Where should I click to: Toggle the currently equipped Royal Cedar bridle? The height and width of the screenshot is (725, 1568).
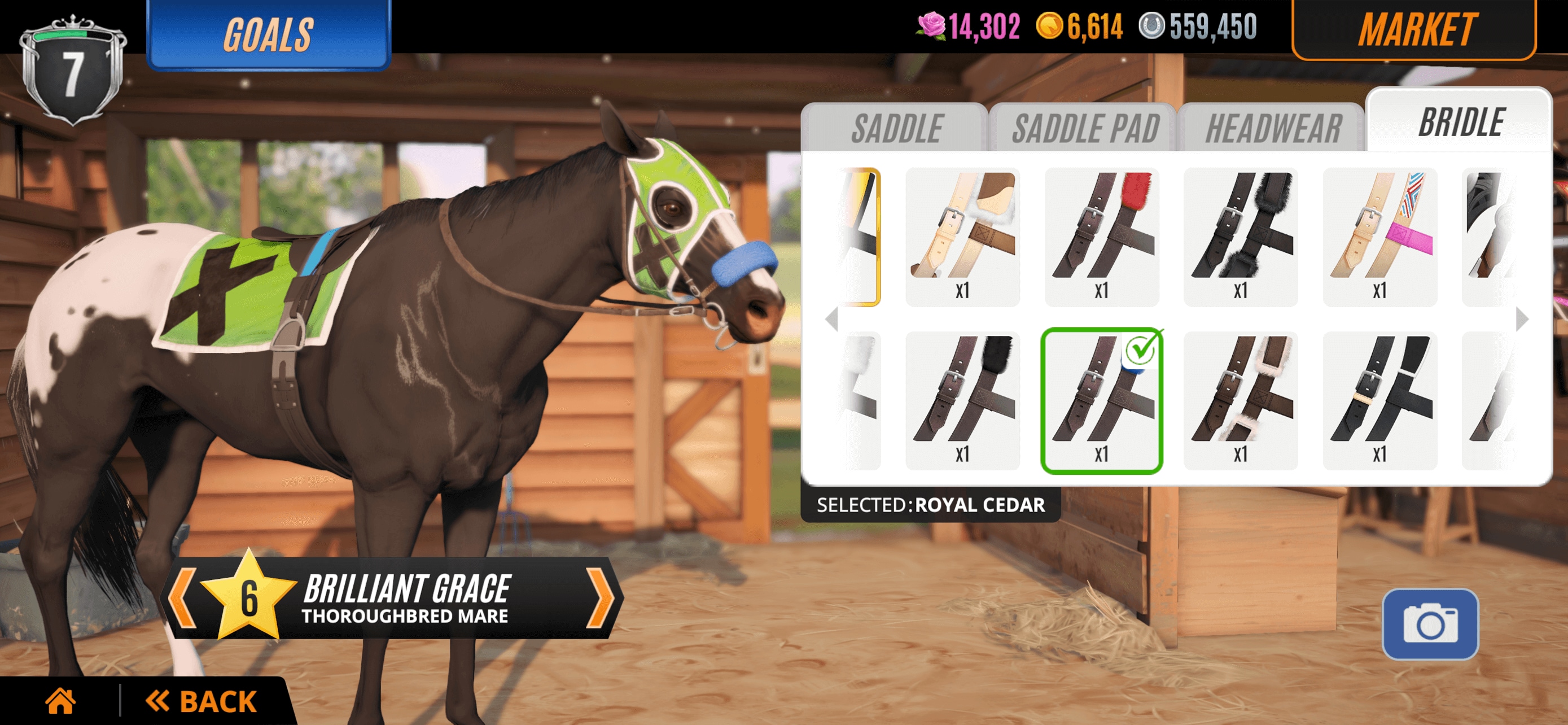(1102, 399)
